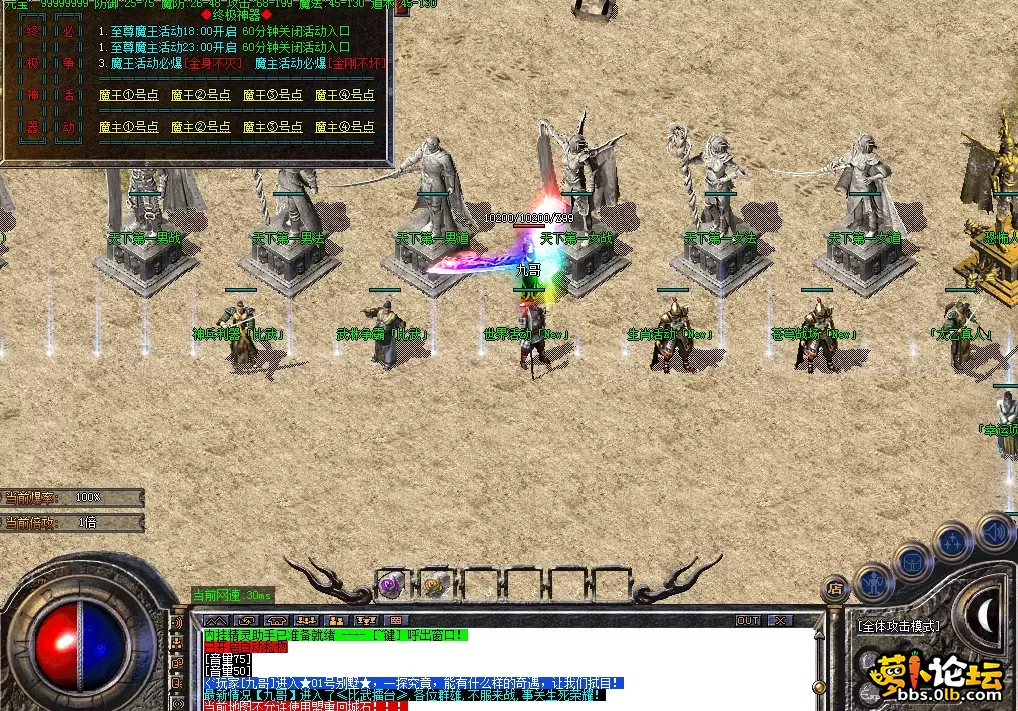Click the 魔王③号点 link

[x=272, y=95]
